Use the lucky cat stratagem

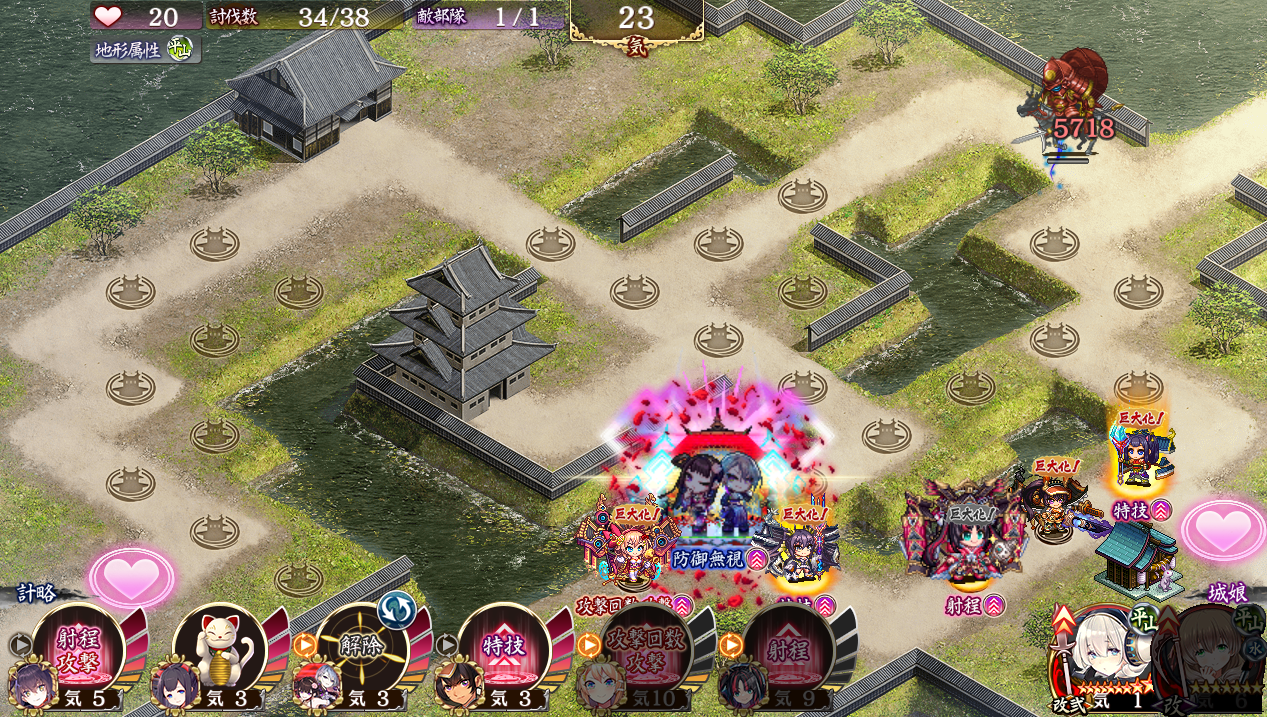click(220, 648)
